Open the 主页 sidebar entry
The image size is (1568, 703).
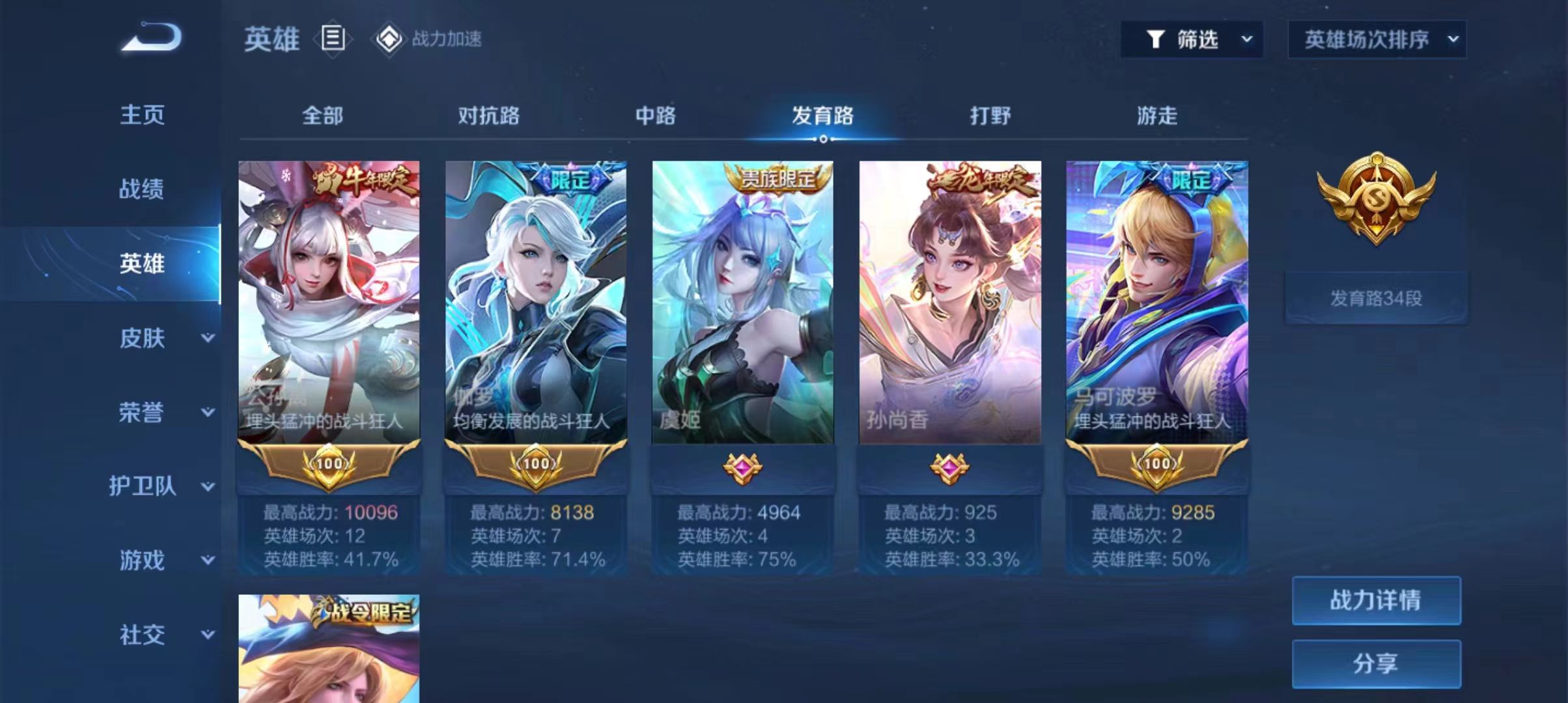[x=142, y=115]
